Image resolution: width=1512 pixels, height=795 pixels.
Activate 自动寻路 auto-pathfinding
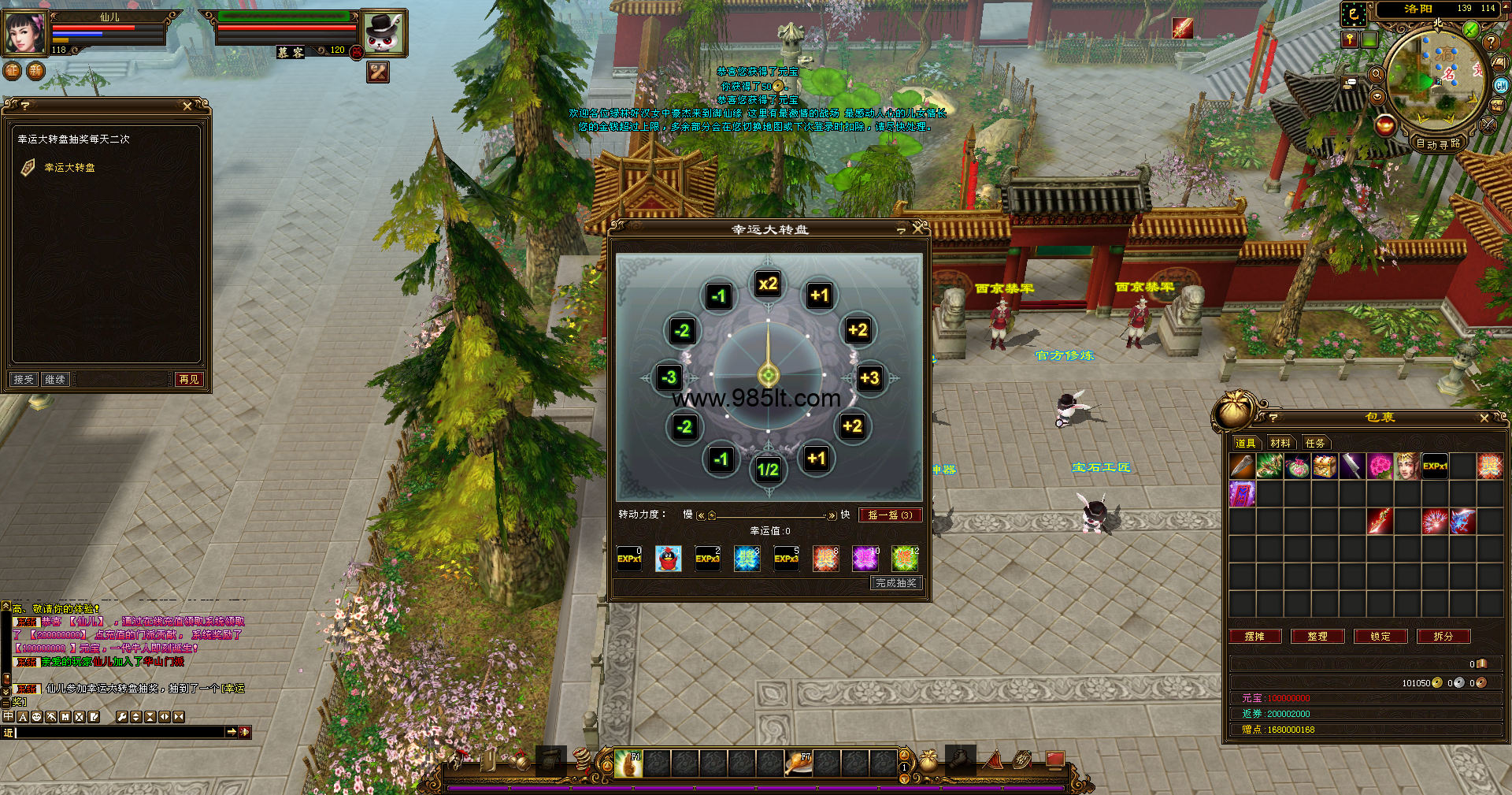1438,143
